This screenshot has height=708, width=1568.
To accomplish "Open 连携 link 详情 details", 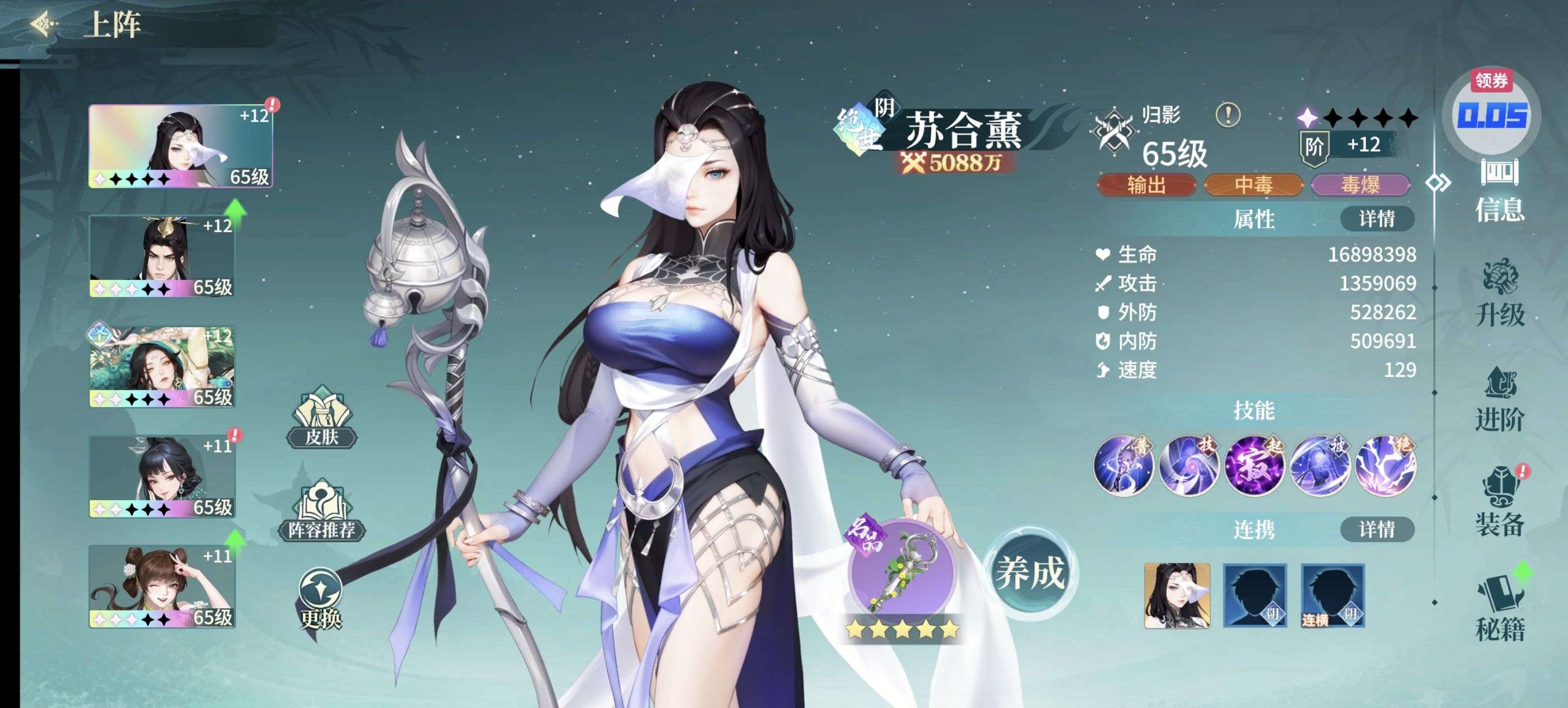I will 1376,530.
